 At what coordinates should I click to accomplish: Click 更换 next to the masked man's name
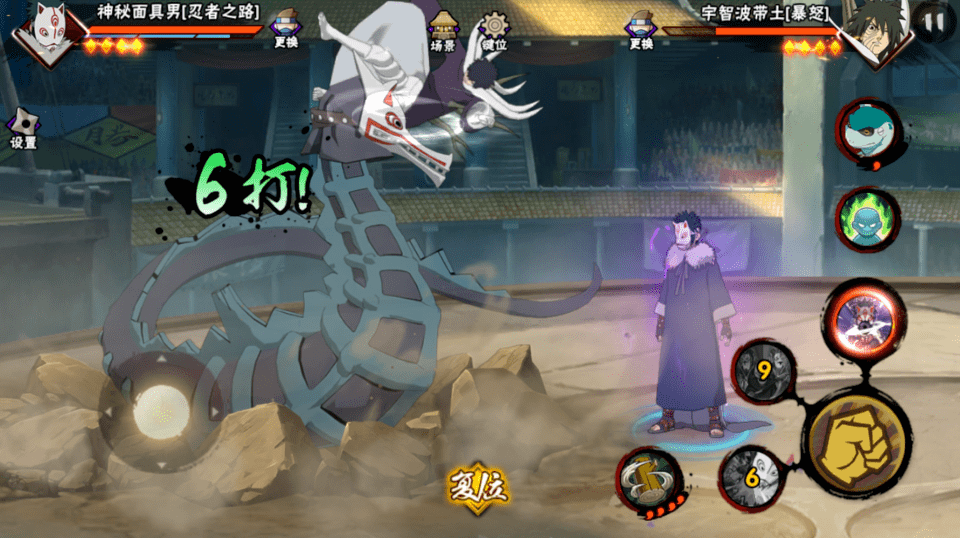point(285,30)
